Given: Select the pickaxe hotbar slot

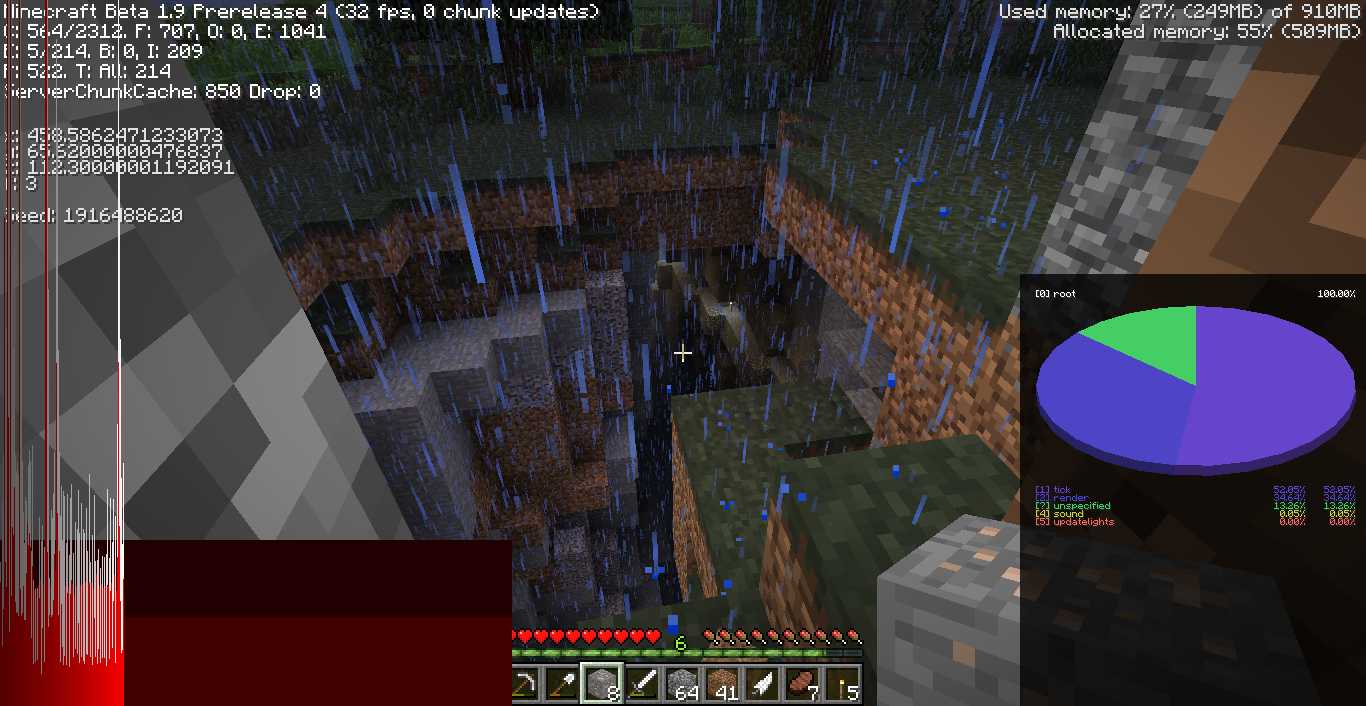Looking at the screenshot, I should pos(524,684).
